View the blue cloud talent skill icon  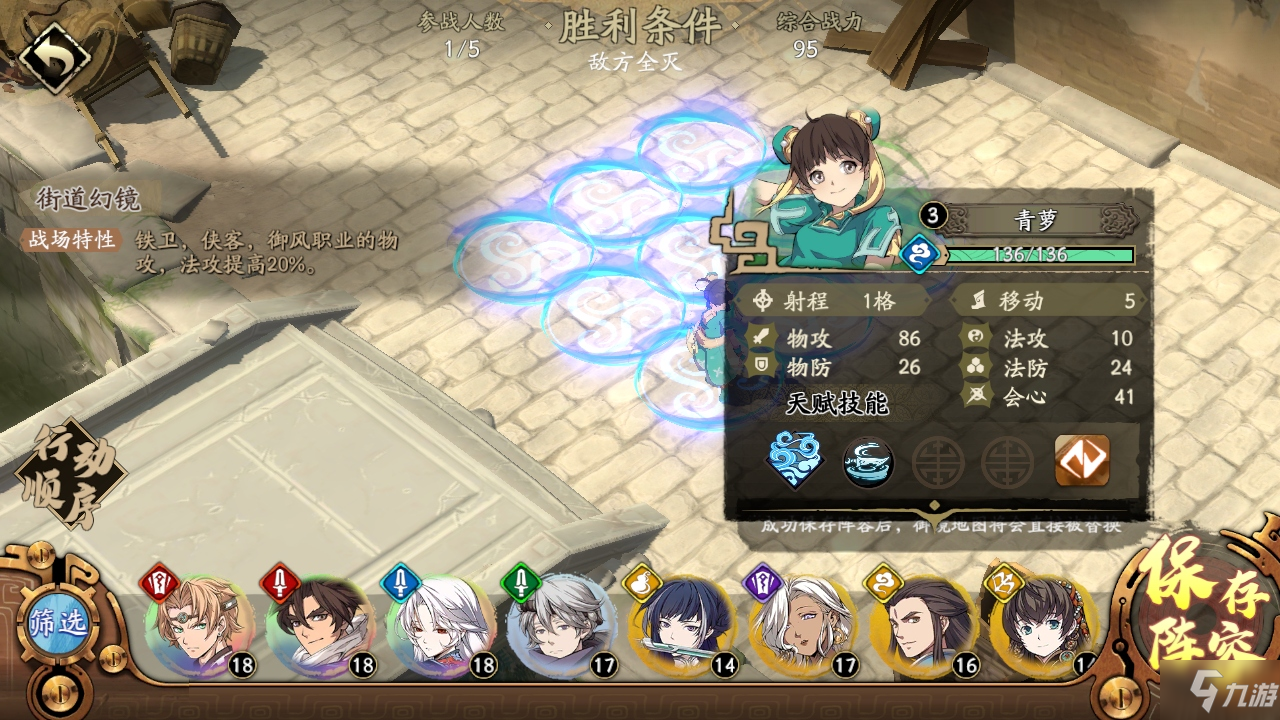(795, 460)
